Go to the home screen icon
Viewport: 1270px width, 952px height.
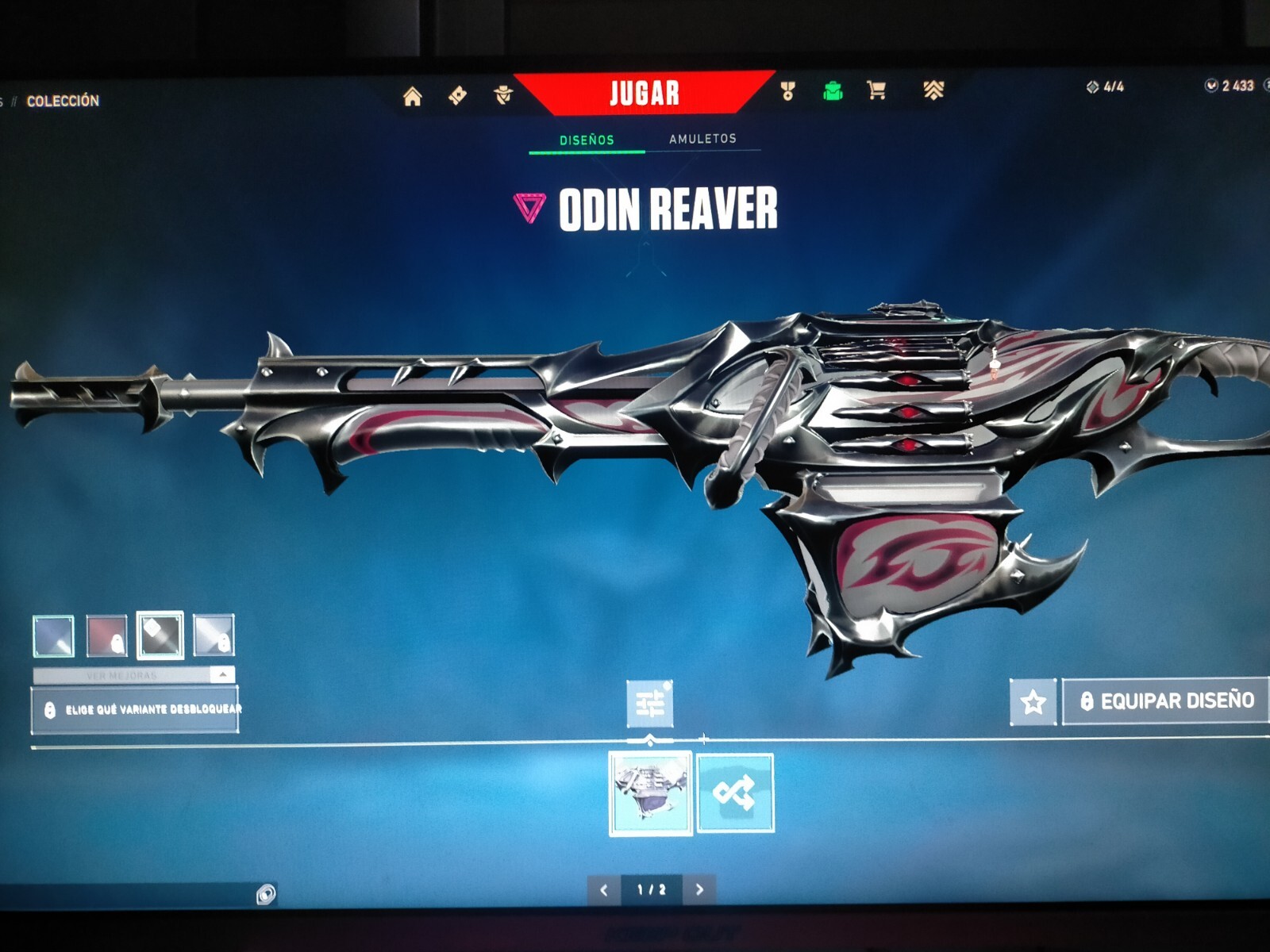click(x=412, y=97)
